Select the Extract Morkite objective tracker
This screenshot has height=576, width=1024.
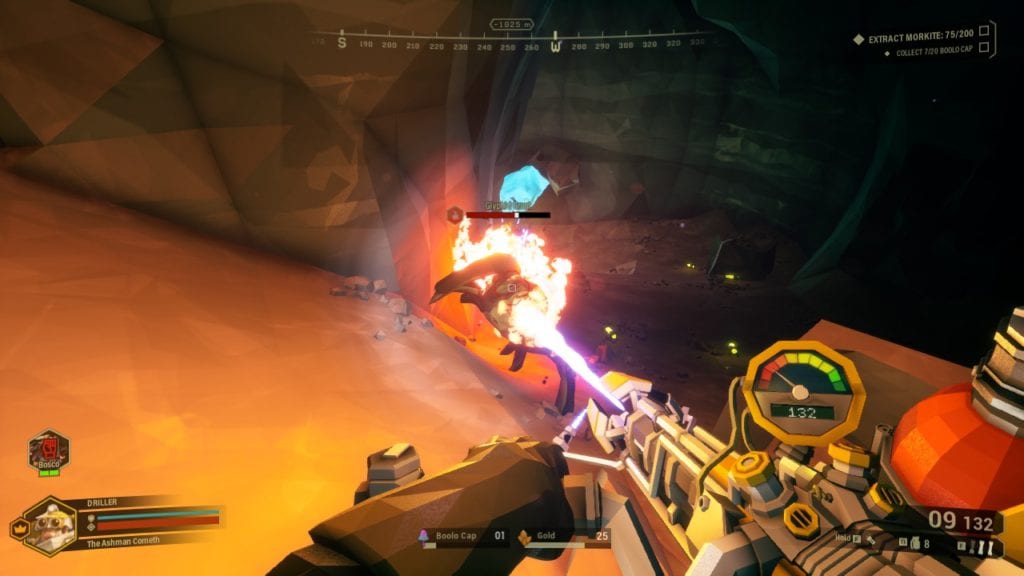919,39
